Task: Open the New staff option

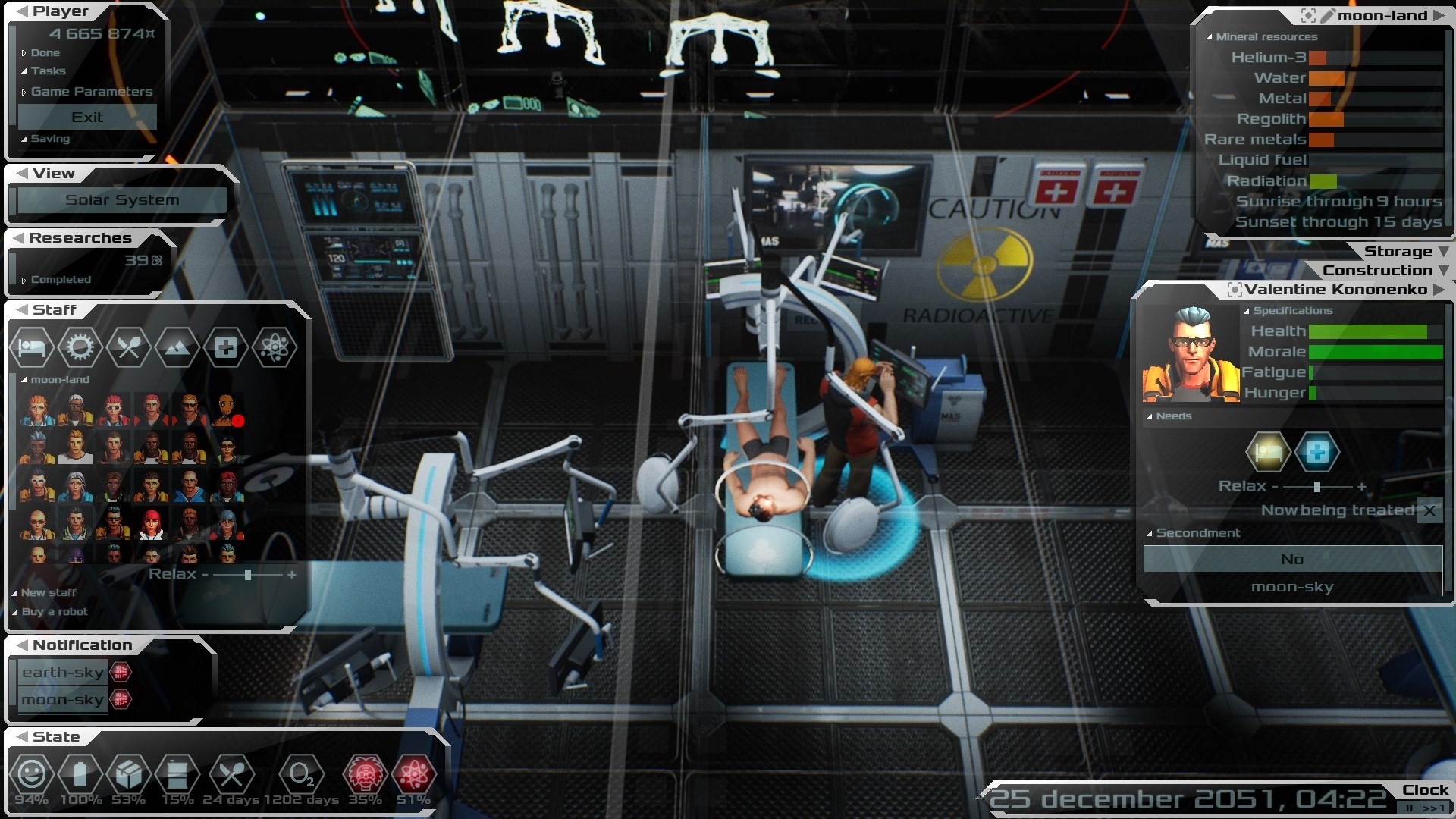Action: pos(49,593)
